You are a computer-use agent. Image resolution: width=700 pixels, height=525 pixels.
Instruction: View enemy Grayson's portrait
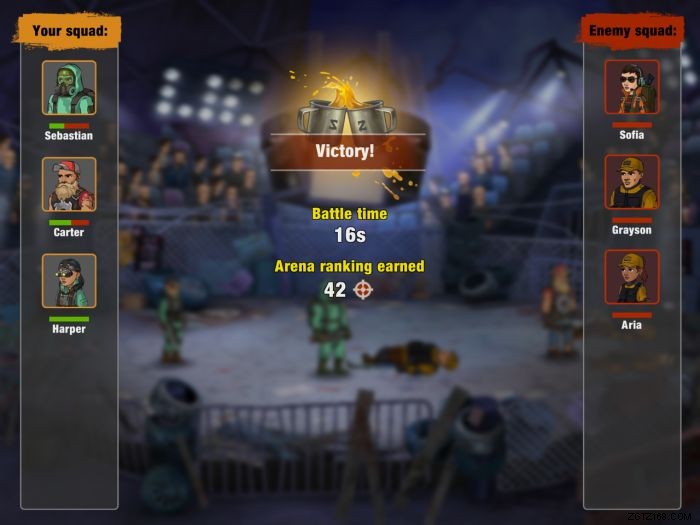pyautogui.click(x=632, y=182)
